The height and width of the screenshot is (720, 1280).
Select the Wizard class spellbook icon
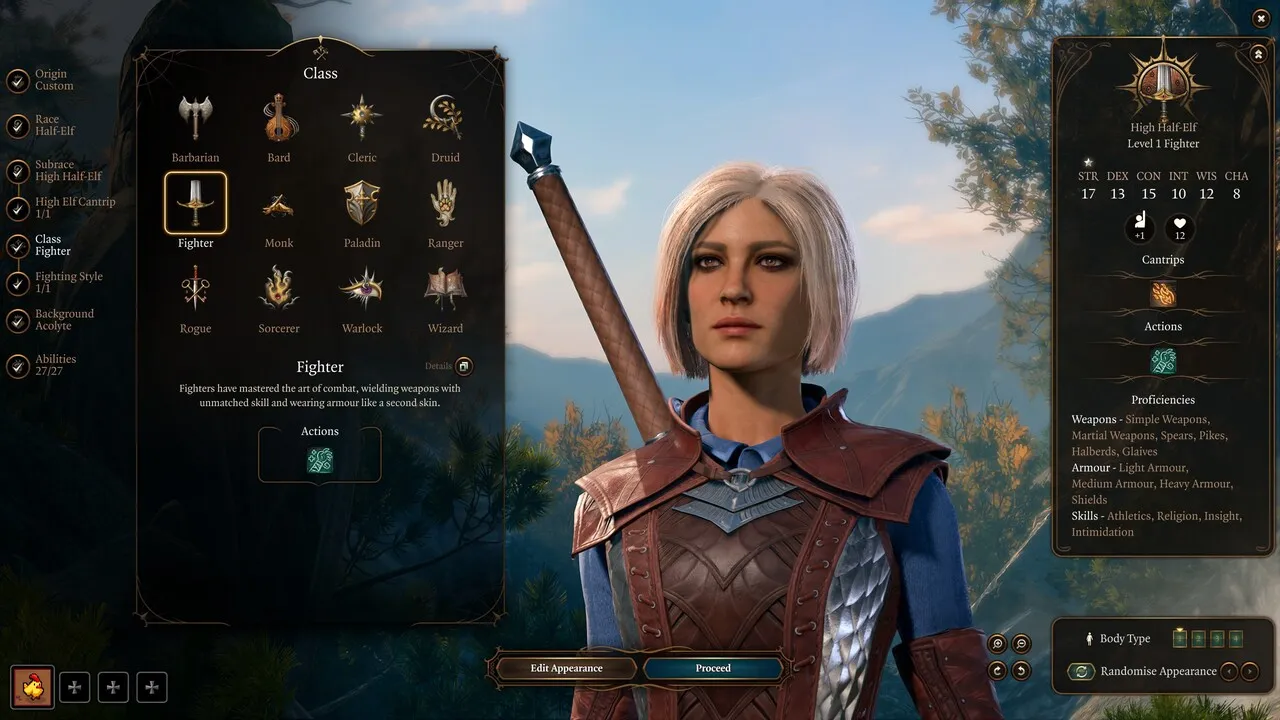(444, 288)
